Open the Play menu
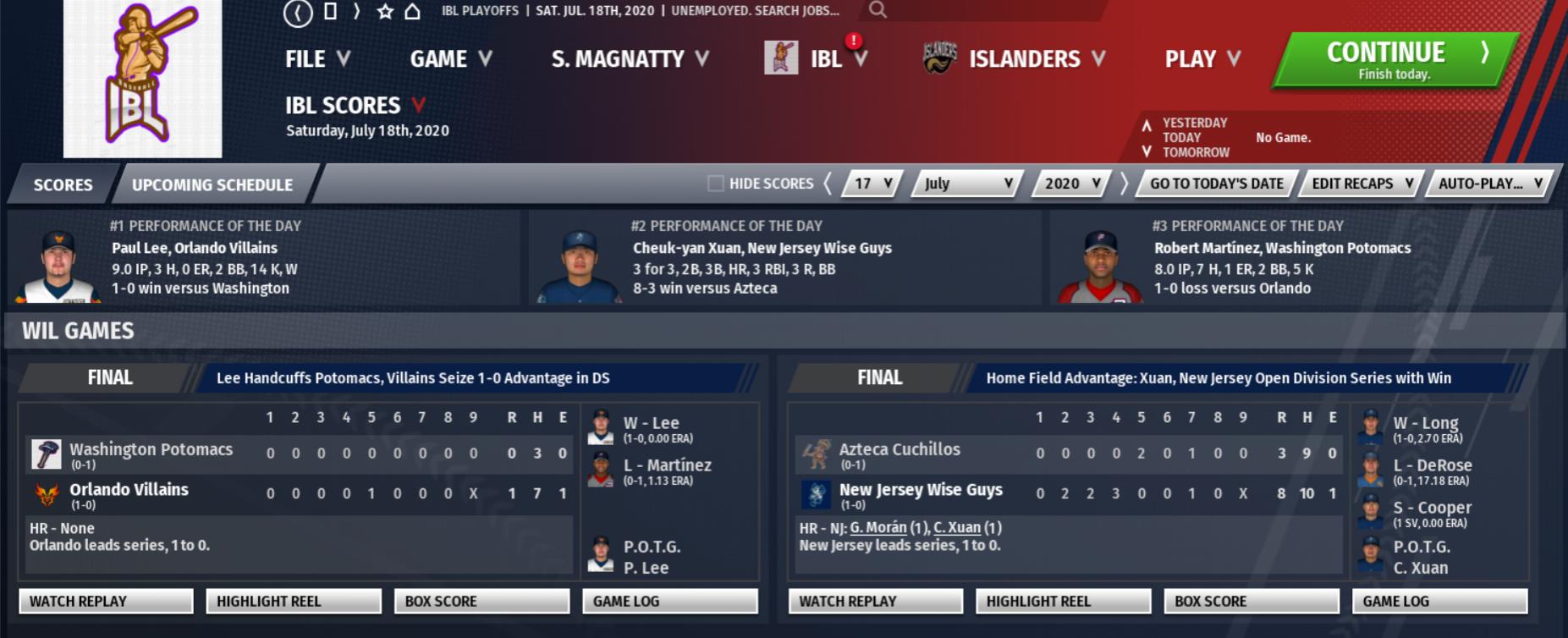This screenshot has height=638, width=1568. pyautogui.click(x=1202, y=59)
